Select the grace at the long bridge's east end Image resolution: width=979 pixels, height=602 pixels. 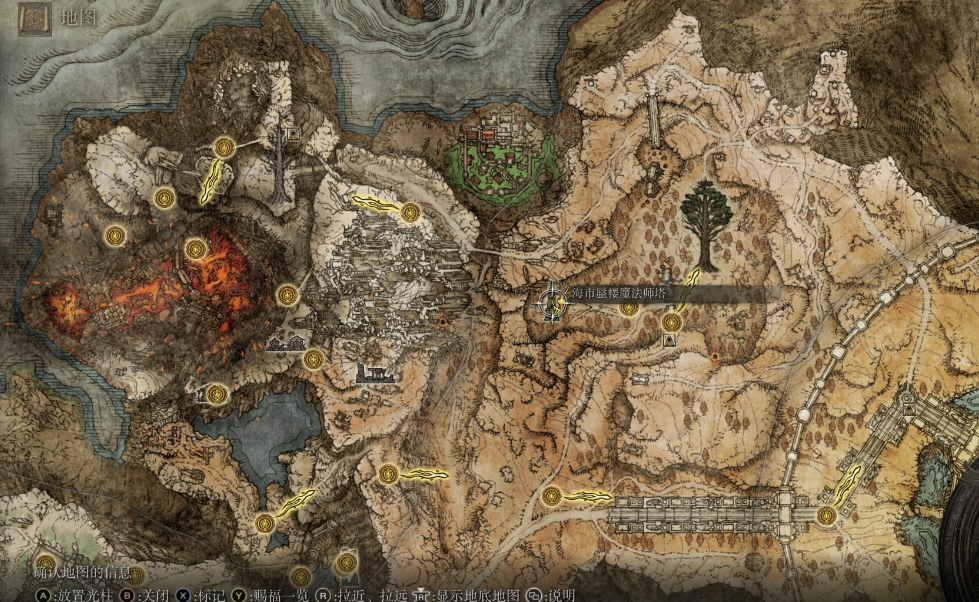[x=826, y=515]
